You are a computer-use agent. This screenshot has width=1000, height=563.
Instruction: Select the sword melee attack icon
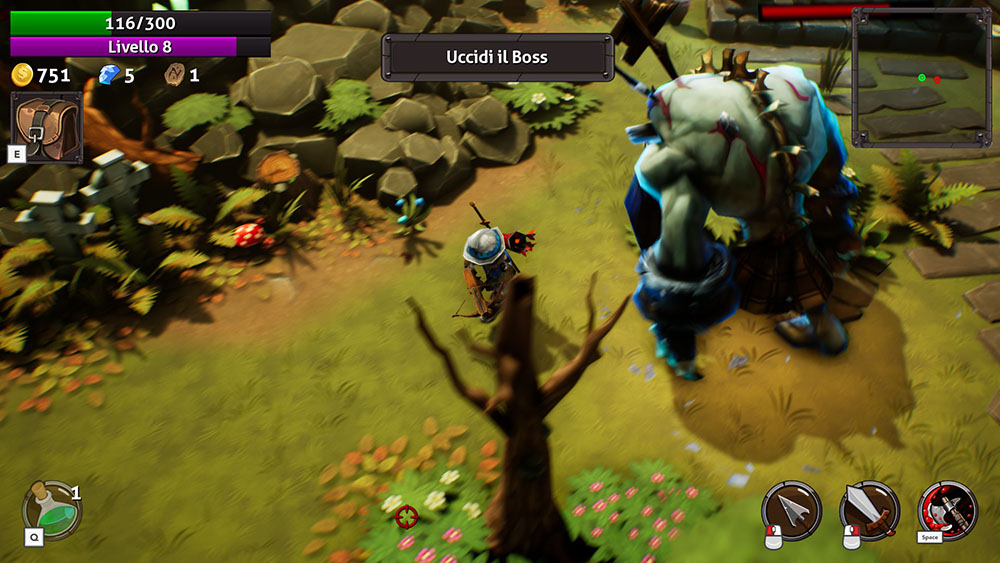click(x=869, y=510)
